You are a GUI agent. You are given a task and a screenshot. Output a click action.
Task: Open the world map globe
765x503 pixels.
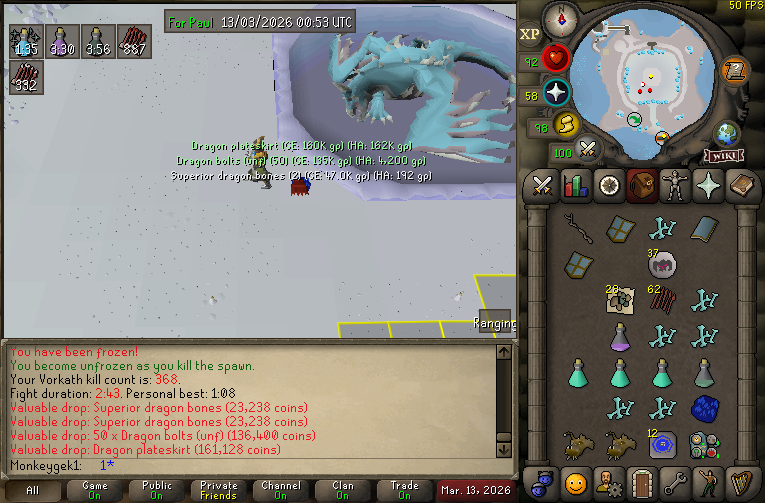[x=727, y=133]
